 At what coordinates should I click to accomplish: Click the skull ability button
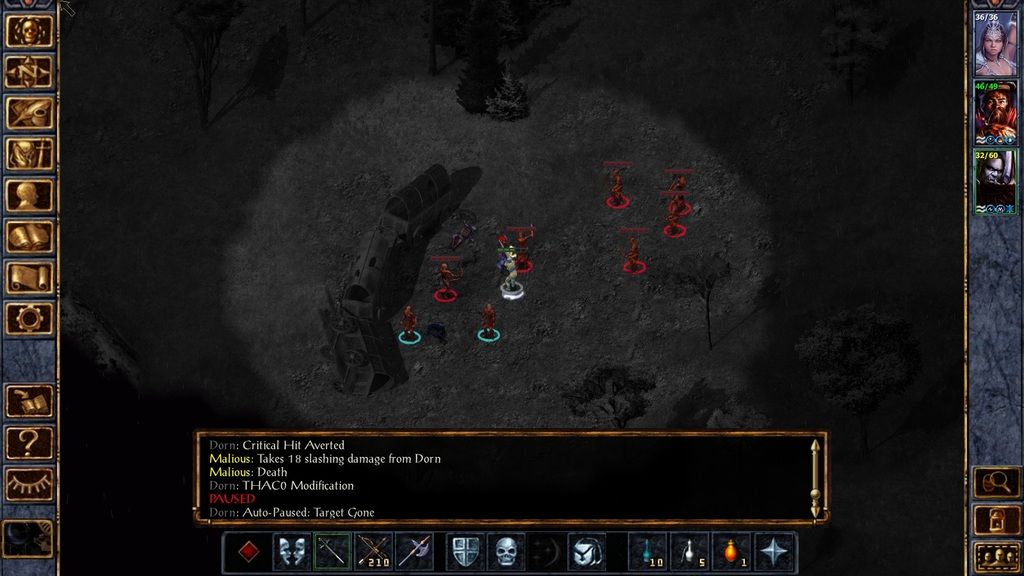(506, 551)
